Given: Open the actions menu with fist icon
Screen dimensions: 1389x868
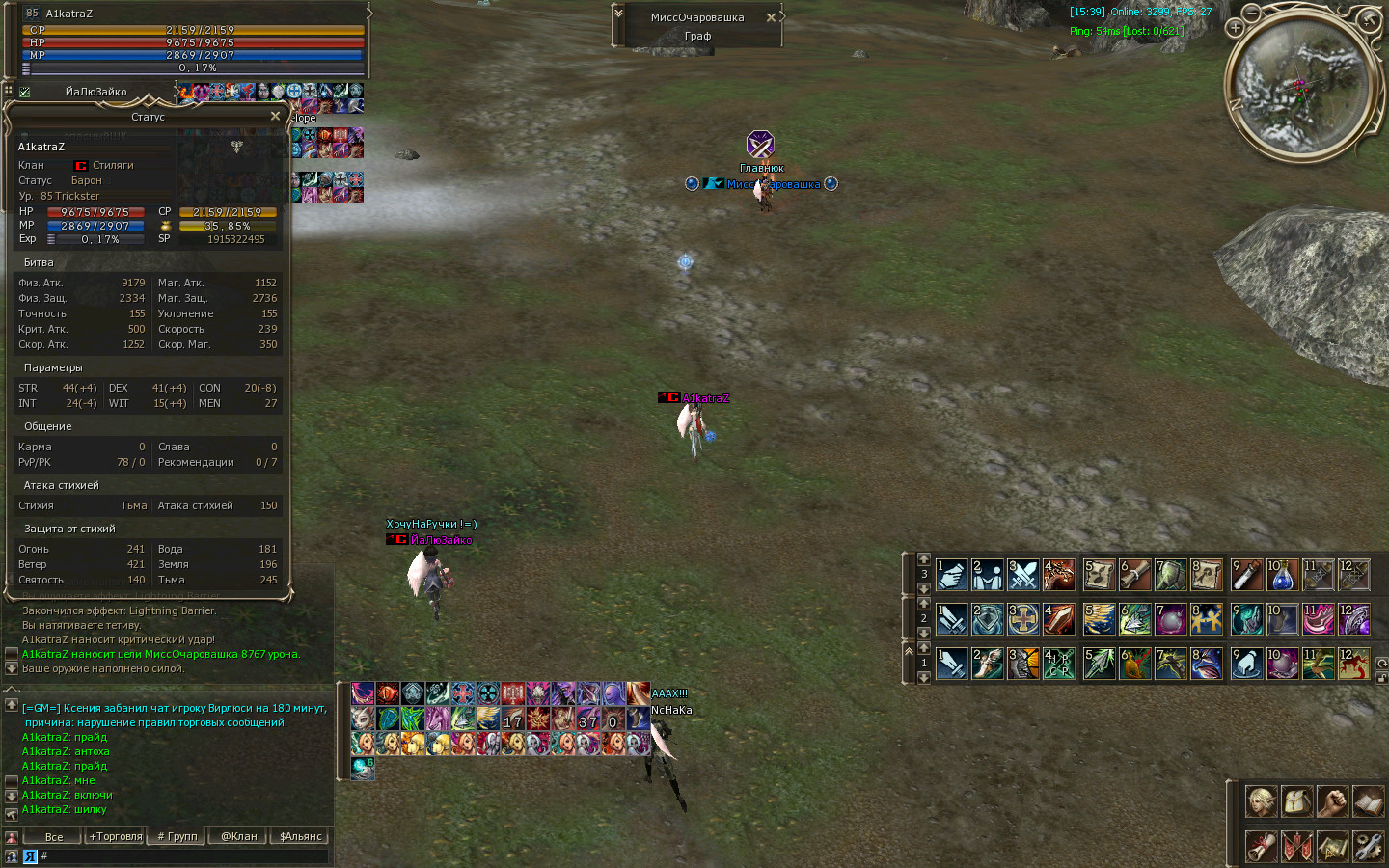Looking at the screenshot, I should pos(1332,801).
